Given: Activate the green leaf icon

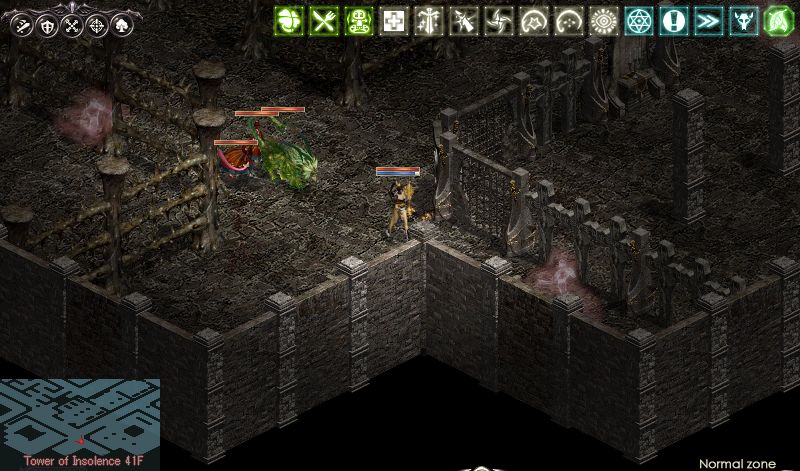Looking at the screenshot, I should (778, 21).
